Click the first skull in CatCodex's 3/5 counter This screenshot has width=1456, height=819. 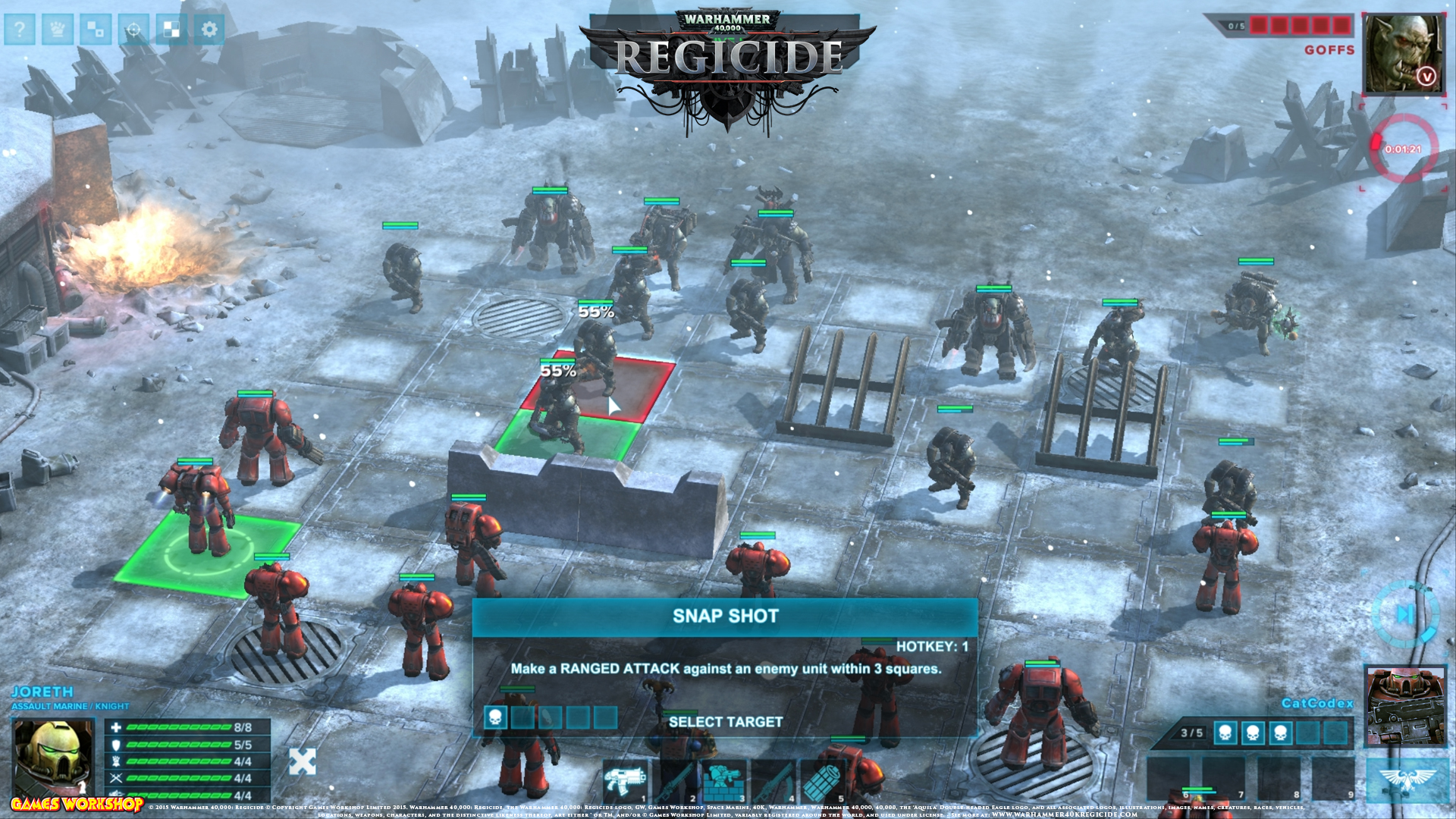pos(1225,733)
